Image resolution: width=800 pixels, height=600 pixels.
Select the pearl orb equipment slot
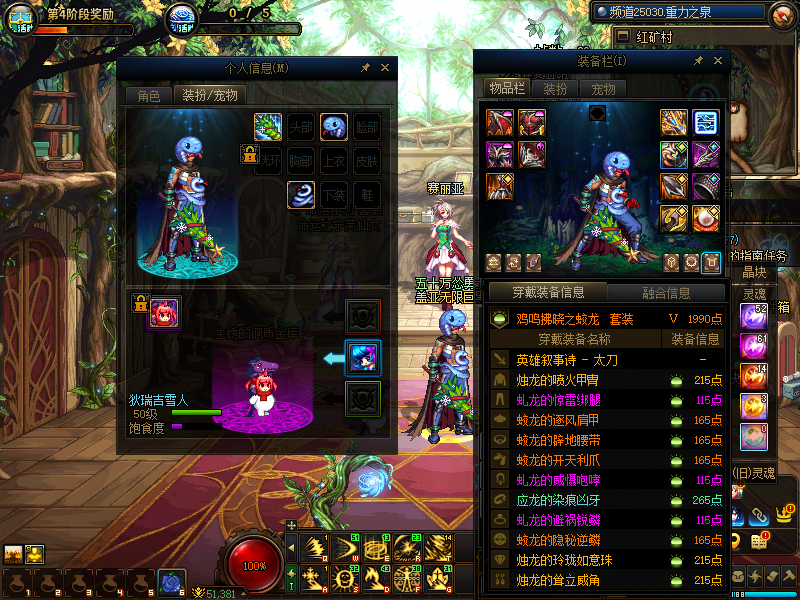pos(706,217)
